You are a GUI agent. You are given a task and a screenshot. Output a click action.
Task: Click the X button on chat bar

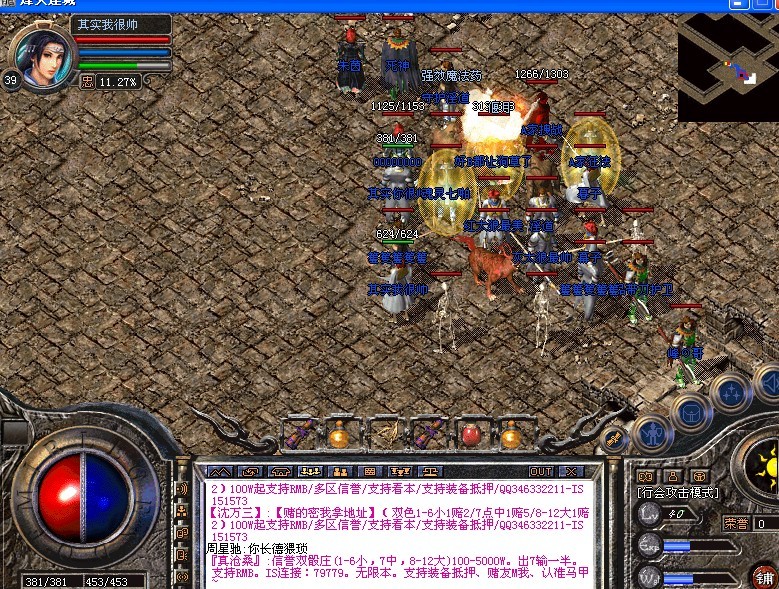pyautogui.click(x=571, y=471)
